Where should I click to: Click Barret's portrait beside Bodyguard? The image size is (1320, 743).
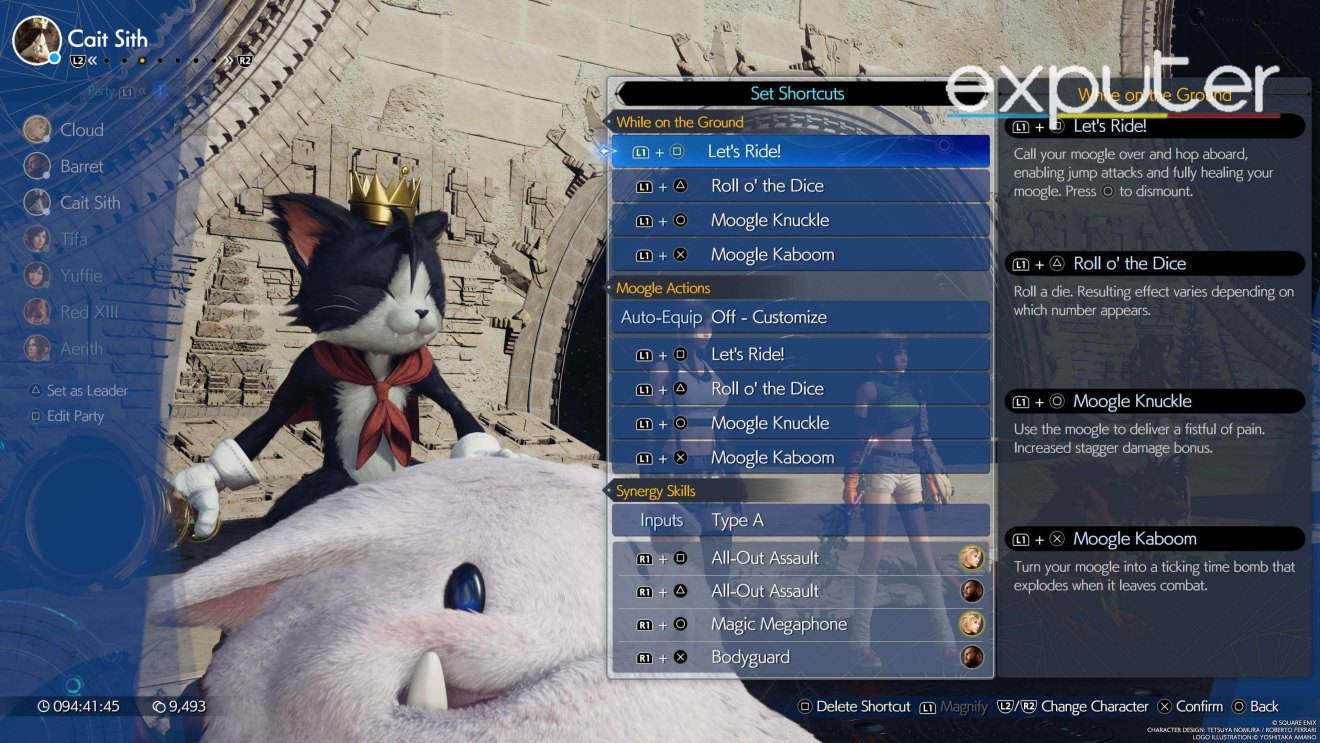970,657
